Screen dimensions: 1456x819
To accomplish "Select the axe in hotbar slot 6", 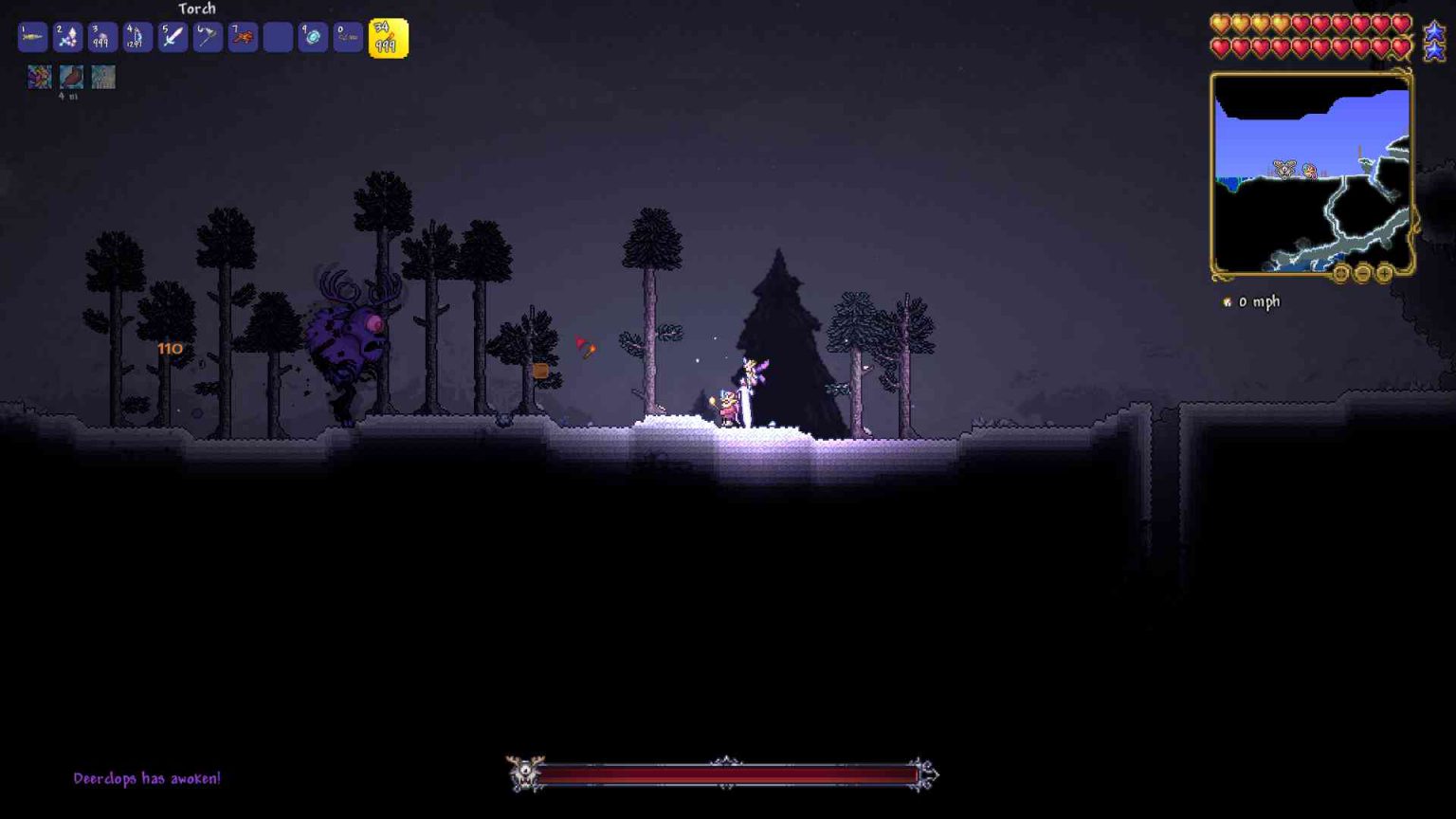I will pos(207,36).
